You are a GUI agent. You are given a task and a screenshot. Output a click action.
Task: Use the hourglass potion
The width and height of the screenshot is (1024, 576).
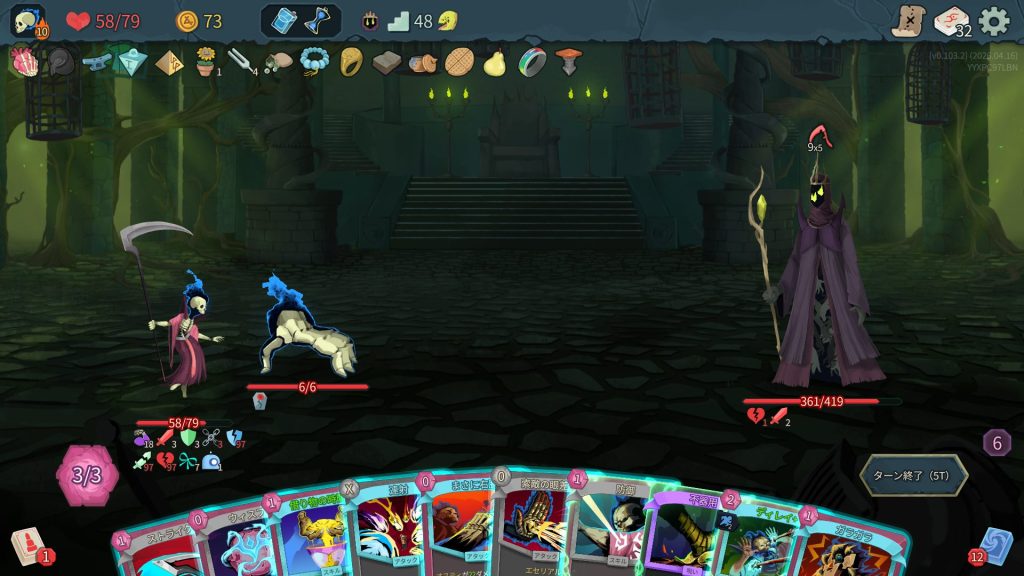(317, 21)
